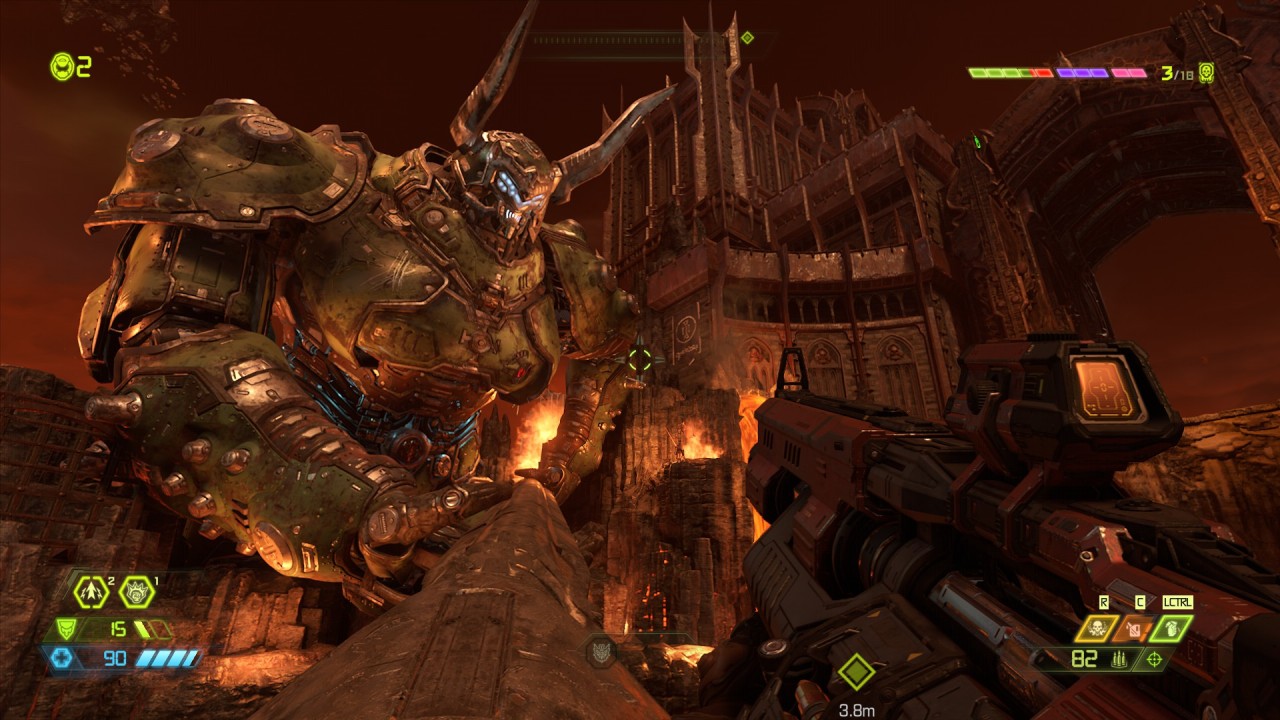Click the extra lives helmet icon
The width and height of the screenshot is (1280, 720).
point(62,67)
